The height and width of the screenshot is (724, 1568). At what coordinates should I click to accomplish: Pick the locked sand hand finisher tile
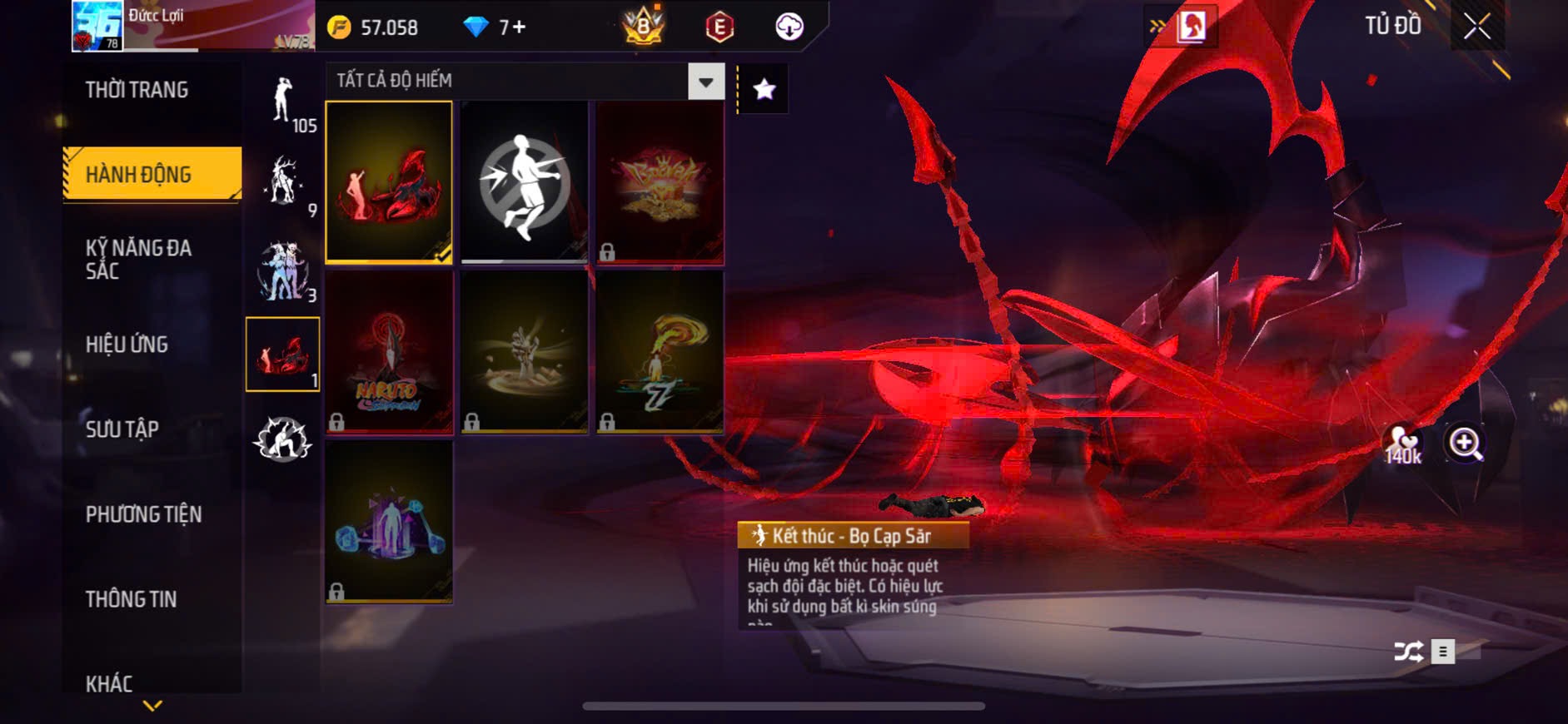tap(525, 351)
